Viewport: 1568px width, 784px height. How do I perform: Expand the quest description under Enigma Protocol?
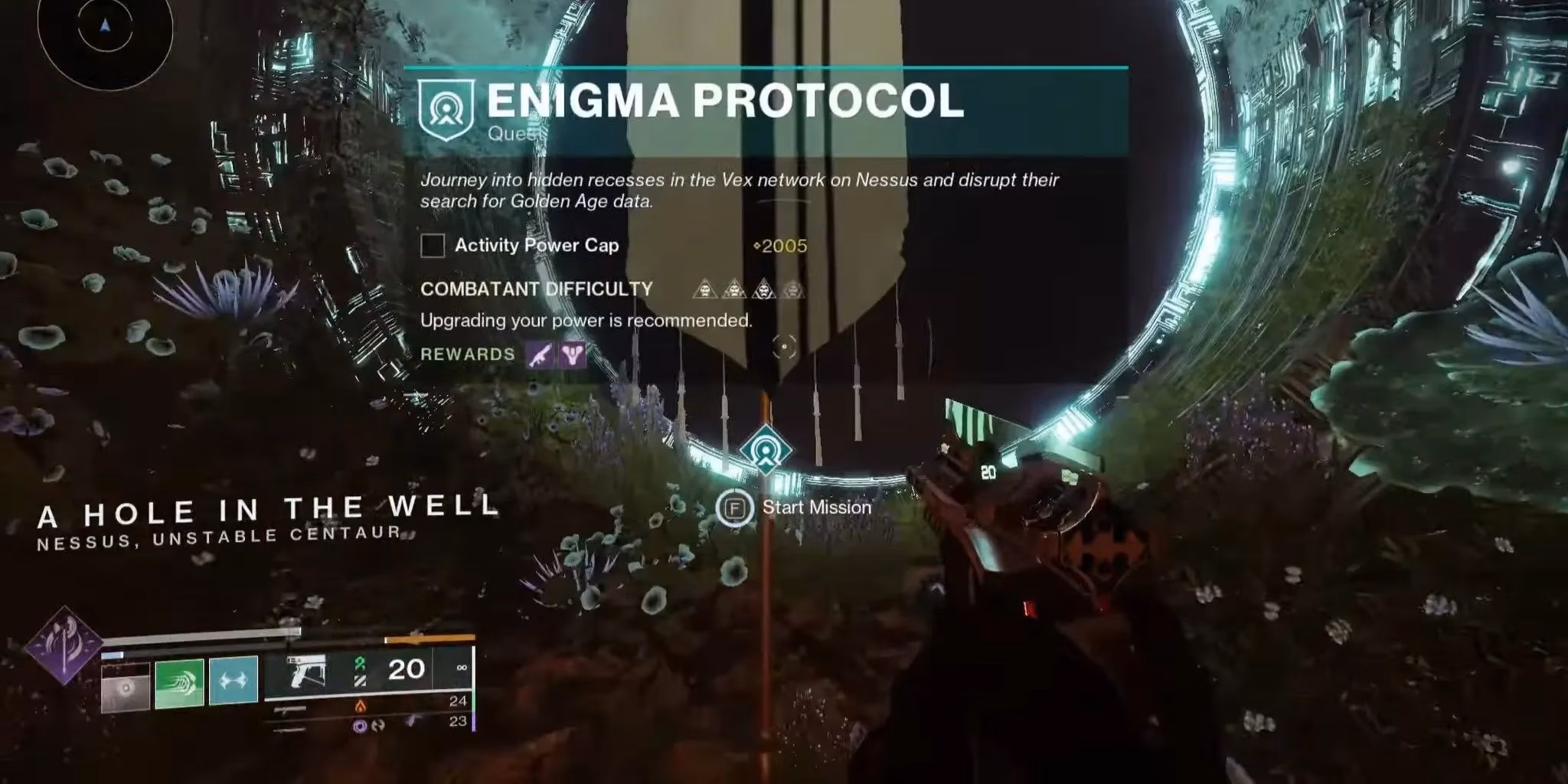[739, 190]
